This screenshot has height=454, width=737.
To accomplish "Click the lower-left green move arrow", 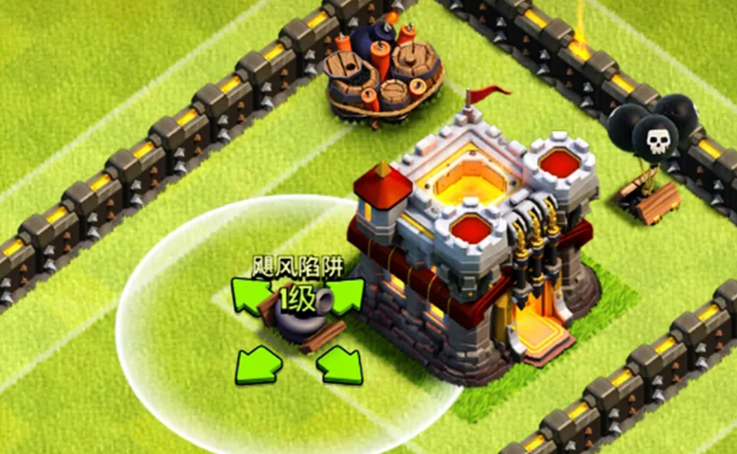I will (x=256, y=363).
